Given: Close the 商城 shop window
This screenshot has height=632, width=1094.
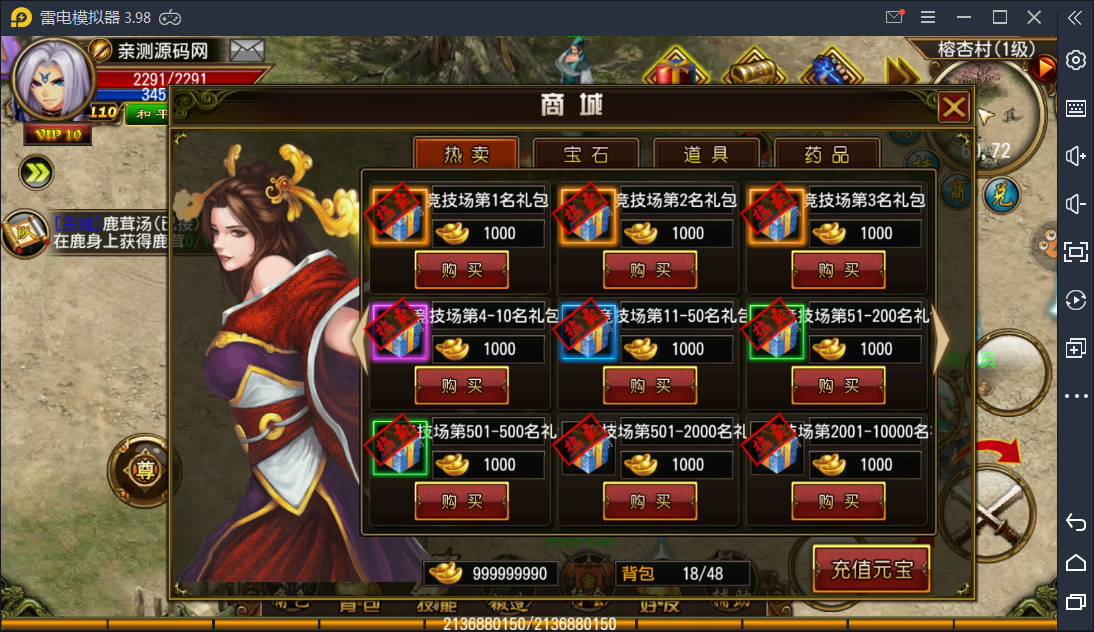Looking at the screenshot, I should coord(954,107).
